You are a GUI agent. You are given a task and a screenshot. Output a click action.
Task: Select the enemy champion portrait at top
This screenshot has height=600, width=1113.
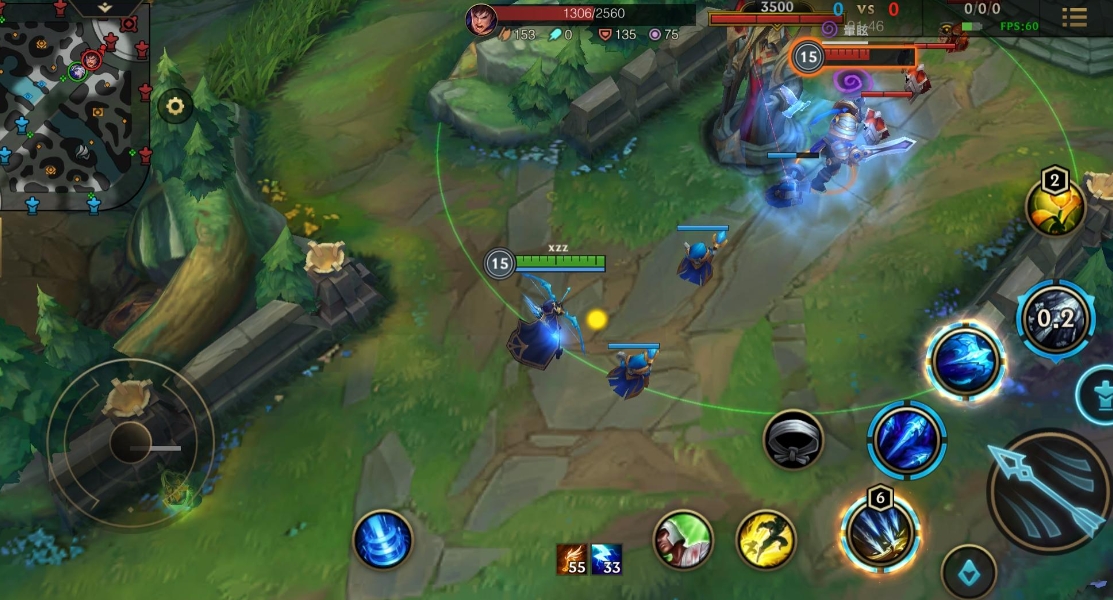tap(481, 18)
